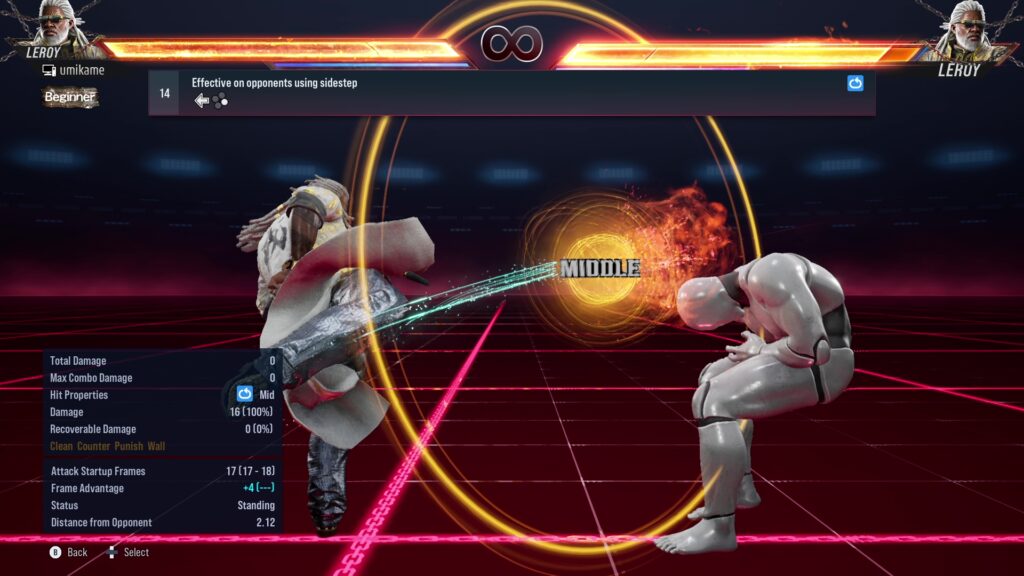Select move 14 'Effective on opponents using sidestep'
Image resolution: width=1024 pixels, height=576 pixels.
(x=274, y=83)
